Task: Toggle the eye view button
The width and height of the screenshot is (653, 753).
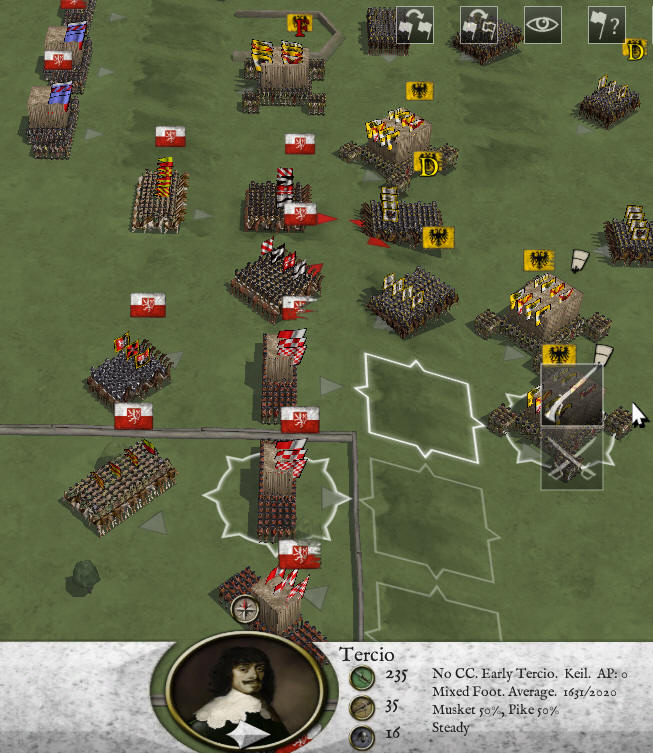Action: [542, 25]
